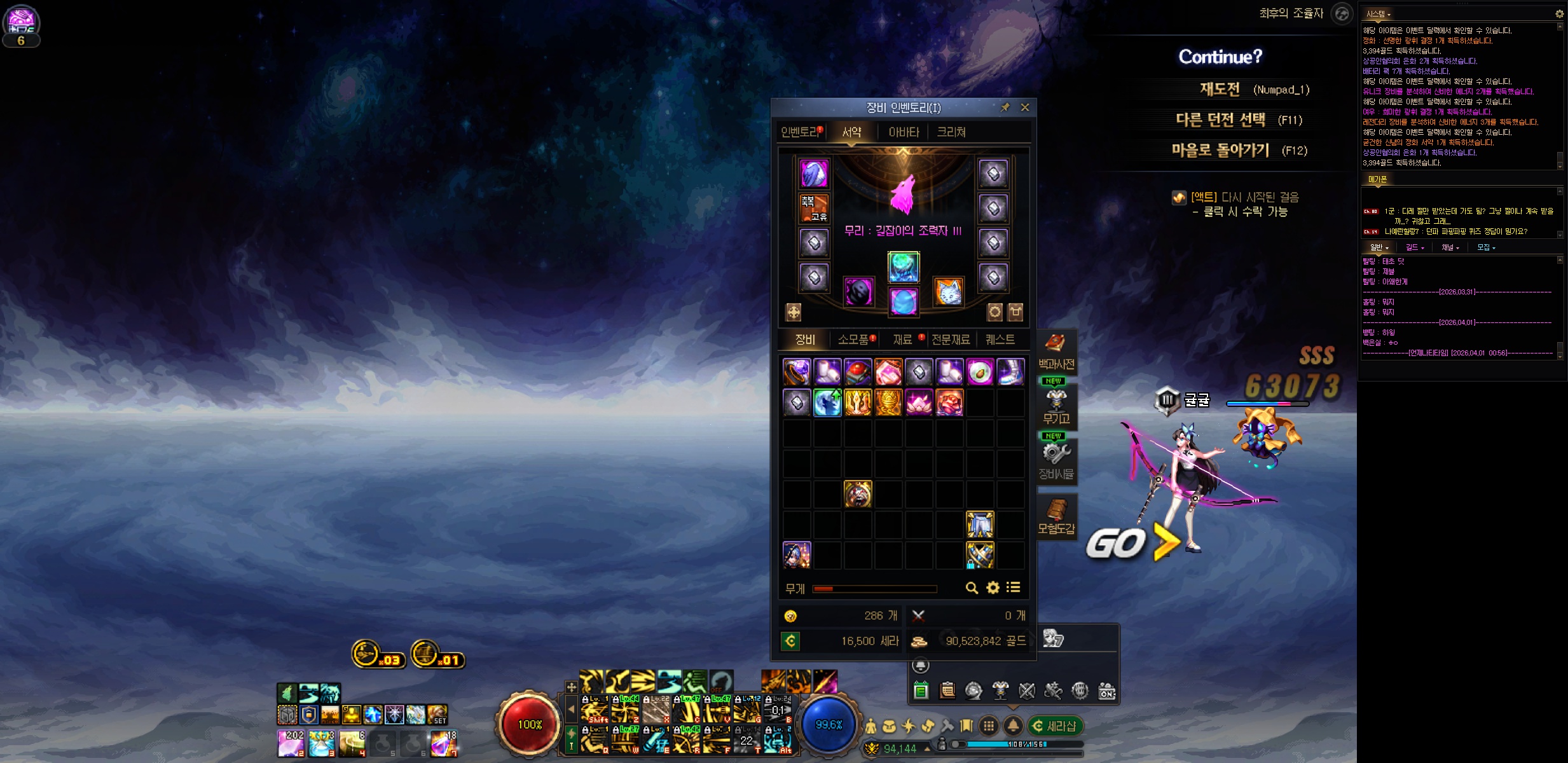
Task: Switch to the 소모품 item tab
Action: pos(854,340)
